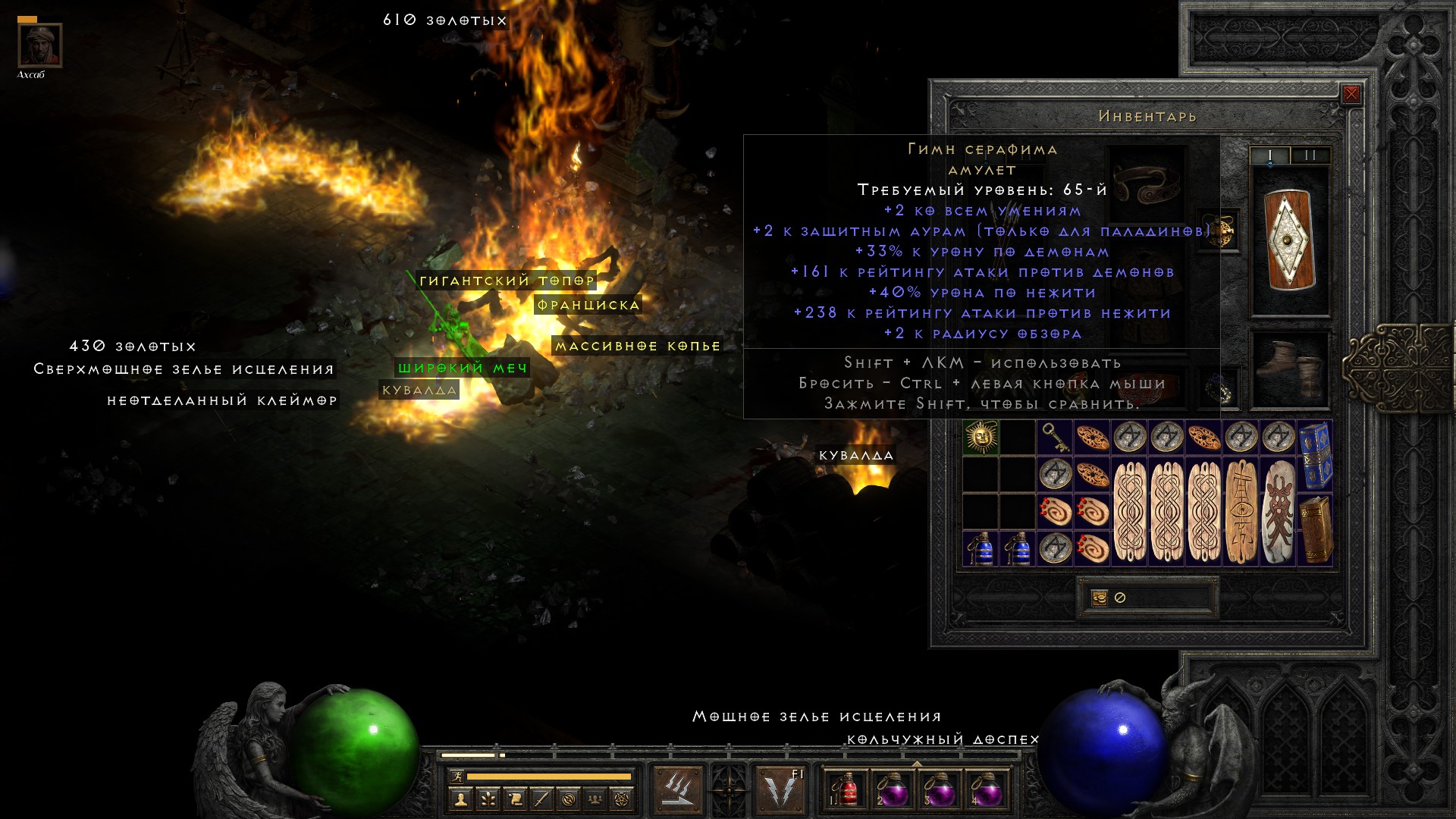The height and width of the screenshot is (819, 1456).
Task: Toggle run/walk with the running man icon
Action: (x=457, y=777)
